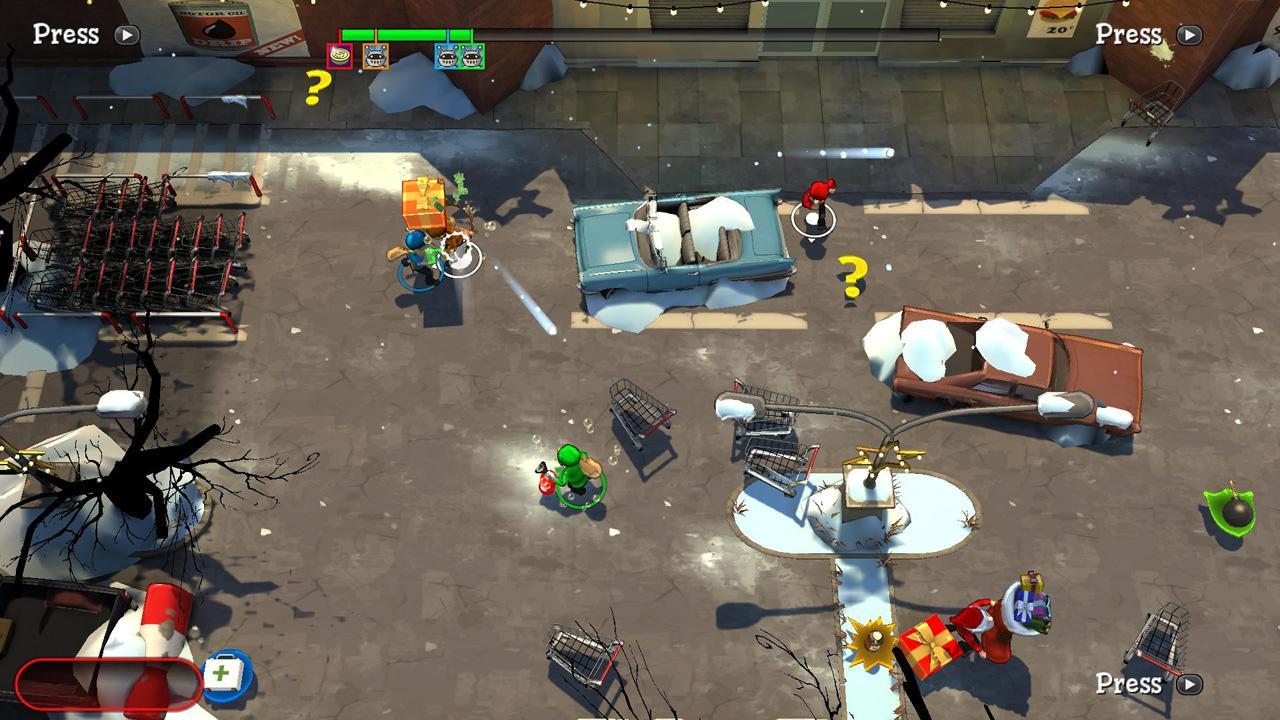1280x720 pixels.
Task: Click the play arrow beside bottom-right Press
Action: click(x=1188, y=684)
